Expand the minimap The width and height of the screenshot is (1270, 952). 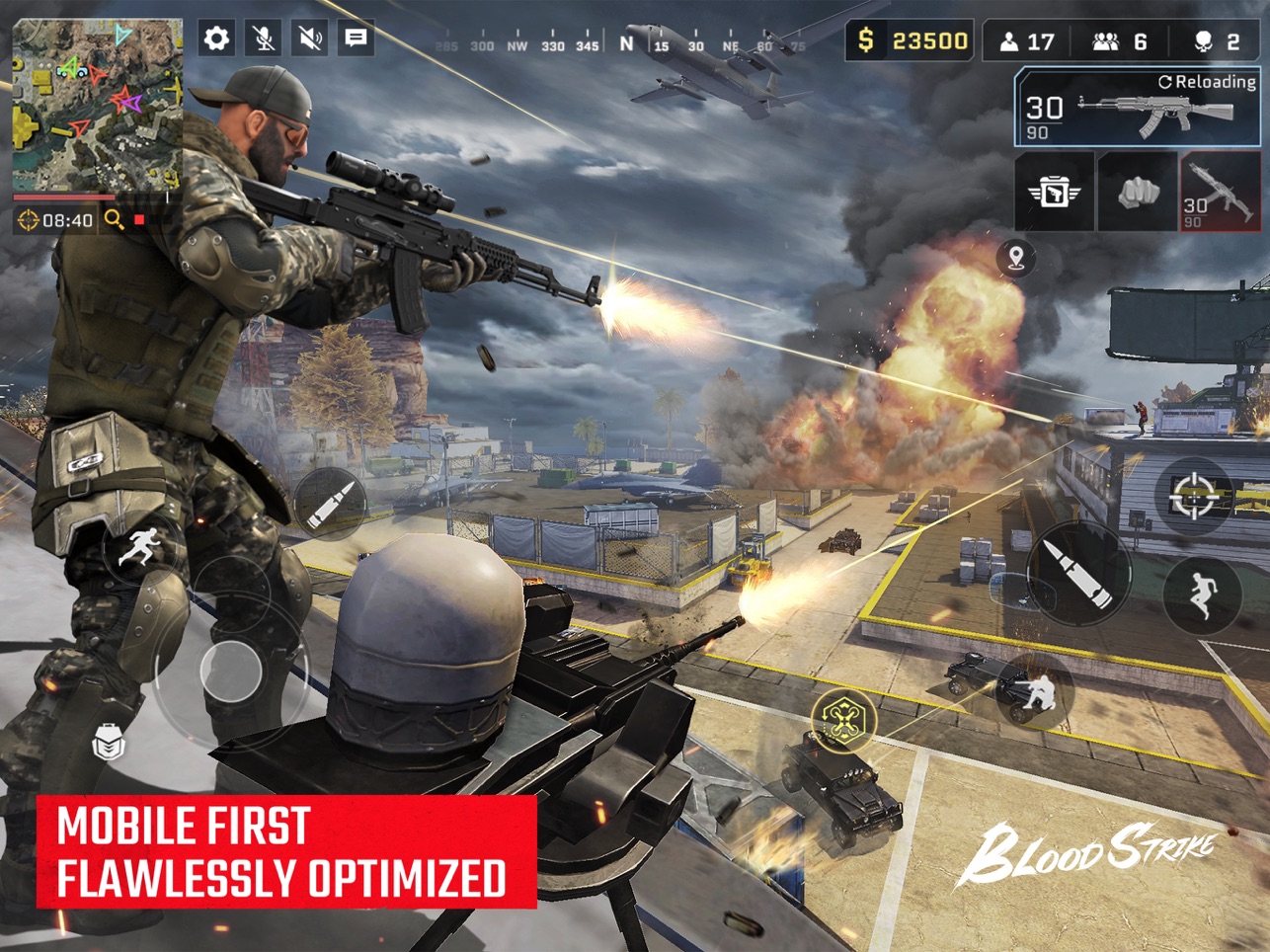(97, 105)
